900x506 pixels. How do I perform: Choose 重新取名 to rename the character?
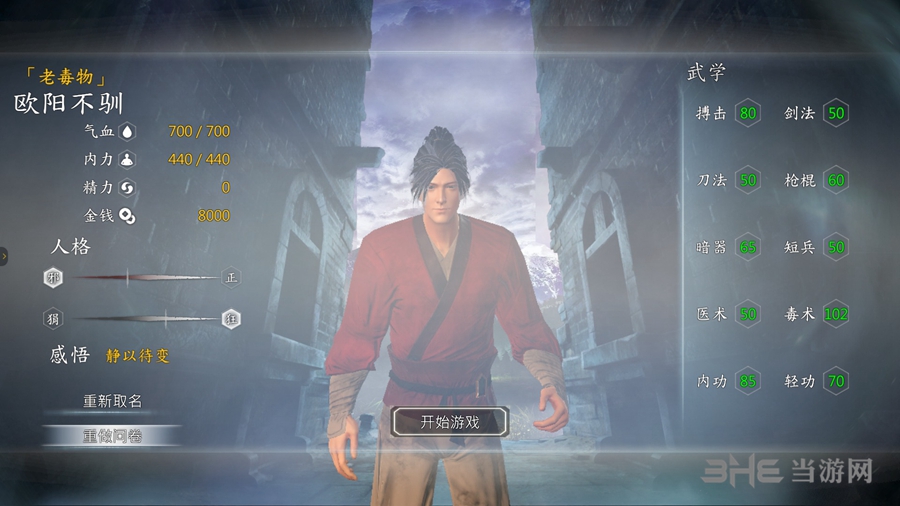pos(112,402)
